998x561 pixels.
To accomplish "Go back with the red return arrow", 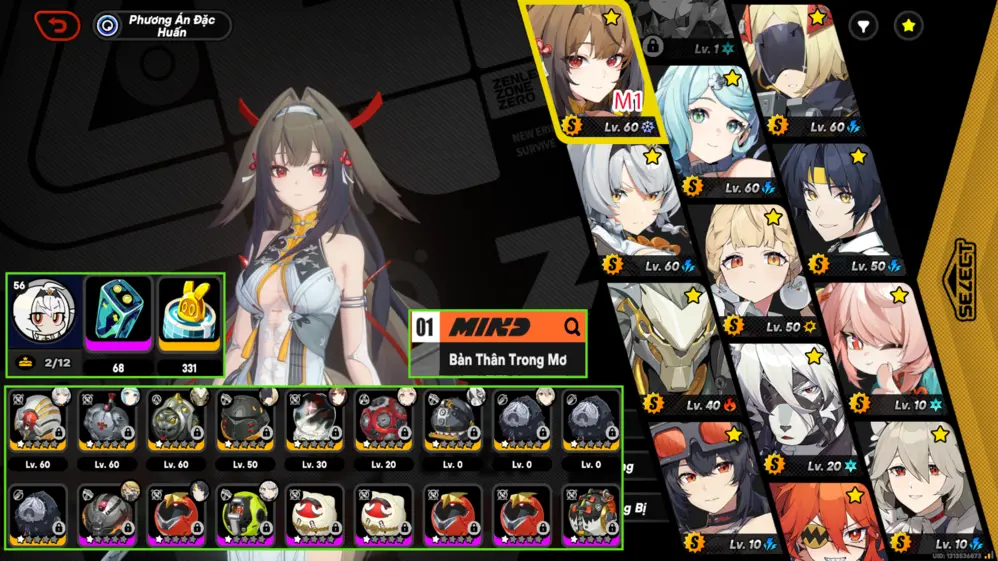I will coord(57,25).
